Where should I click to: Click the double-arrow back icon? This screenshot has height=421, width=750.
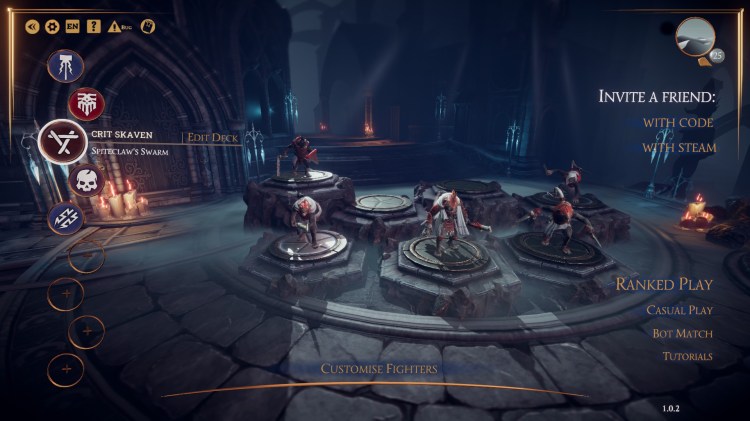point(32,26)
